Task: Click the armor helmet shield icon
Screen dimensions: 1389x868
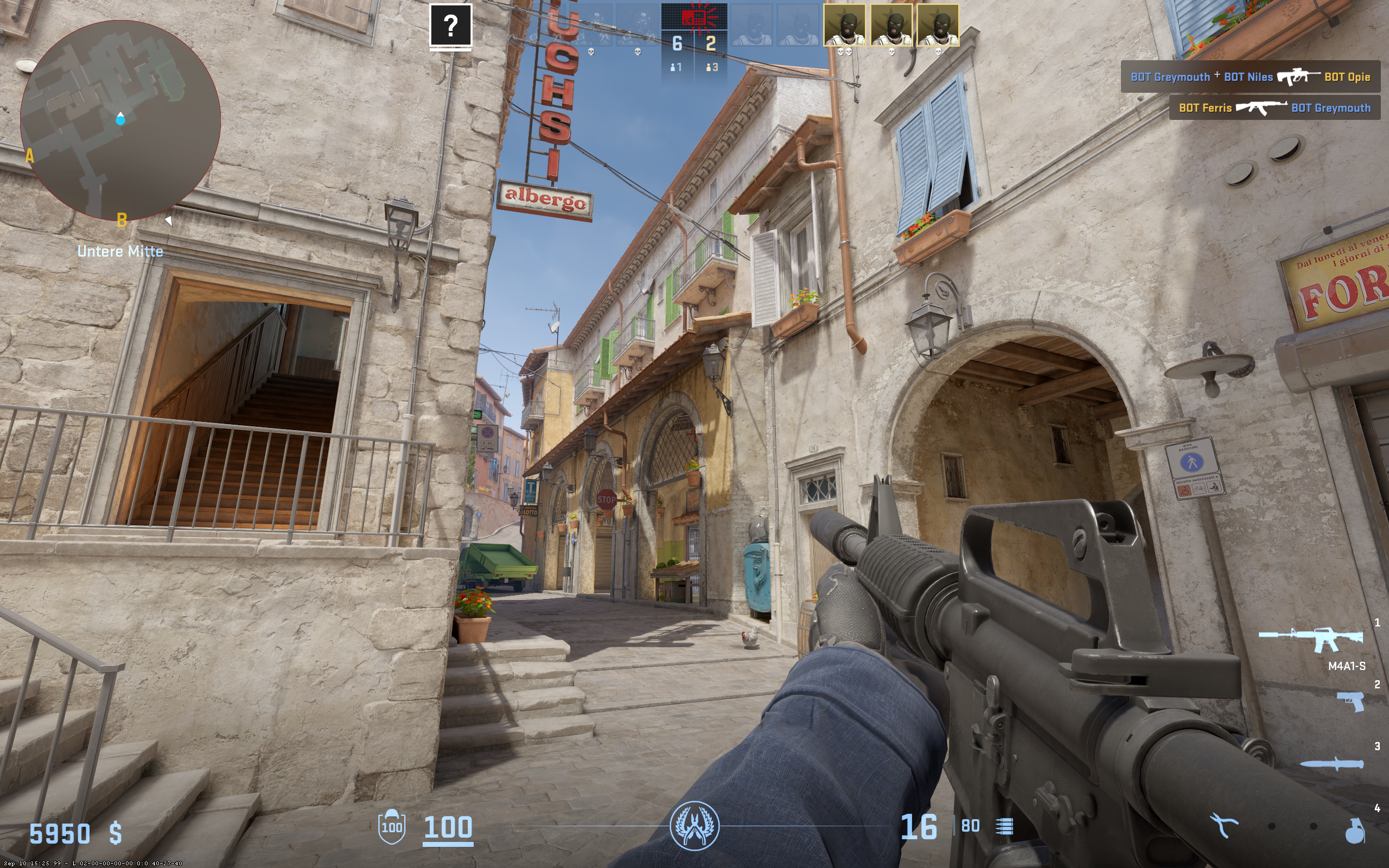Action: [x=391, y=826]
